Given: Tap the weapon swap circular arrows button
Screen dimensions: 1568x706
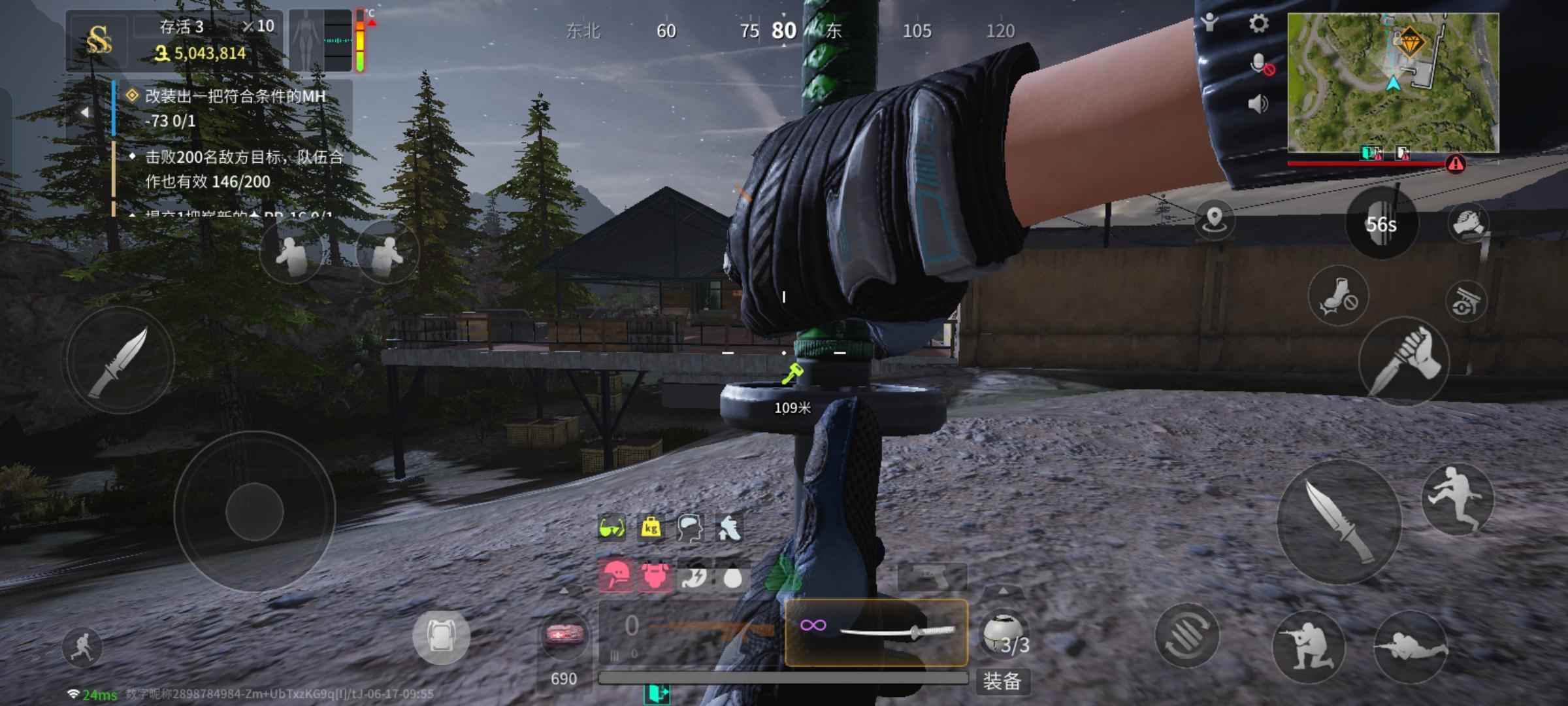Looking at the screenshot, I should pos(1186,635).
